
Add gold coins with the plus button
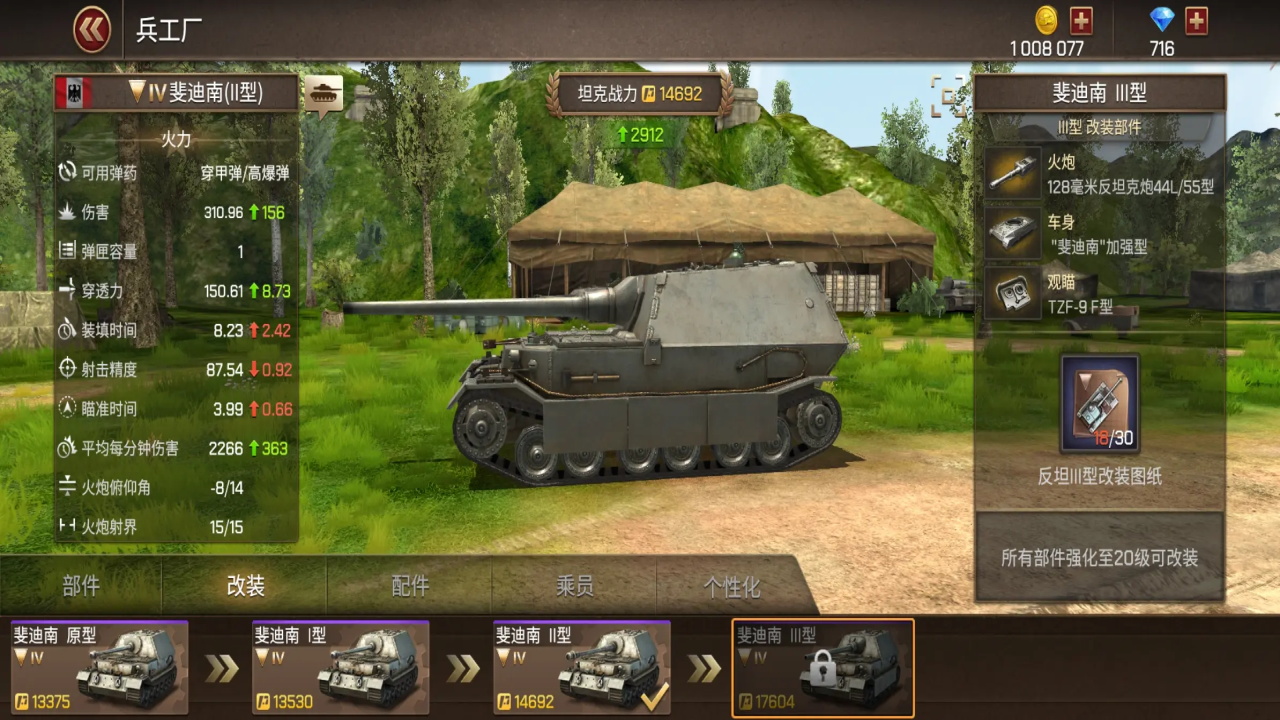(x=1081, y=20)
